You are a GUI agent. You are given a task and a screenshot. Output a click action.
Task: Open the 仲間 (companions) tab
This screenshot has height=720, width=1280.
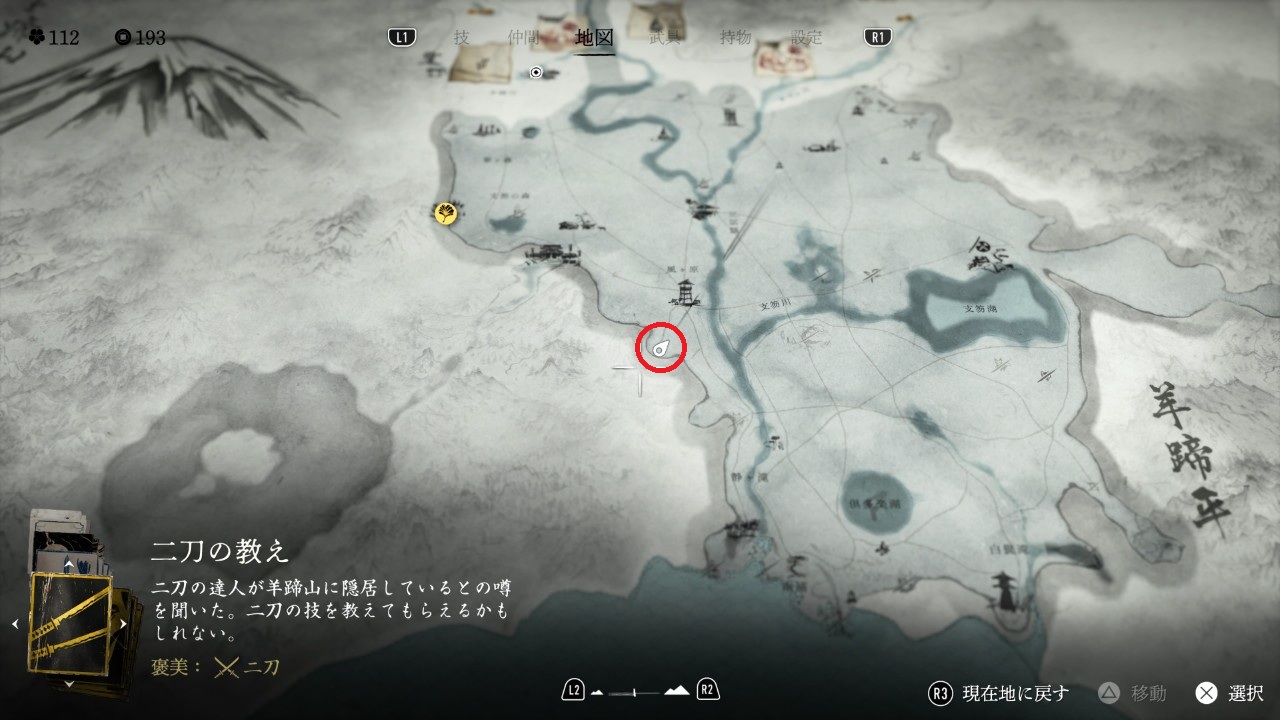(523, 37)
